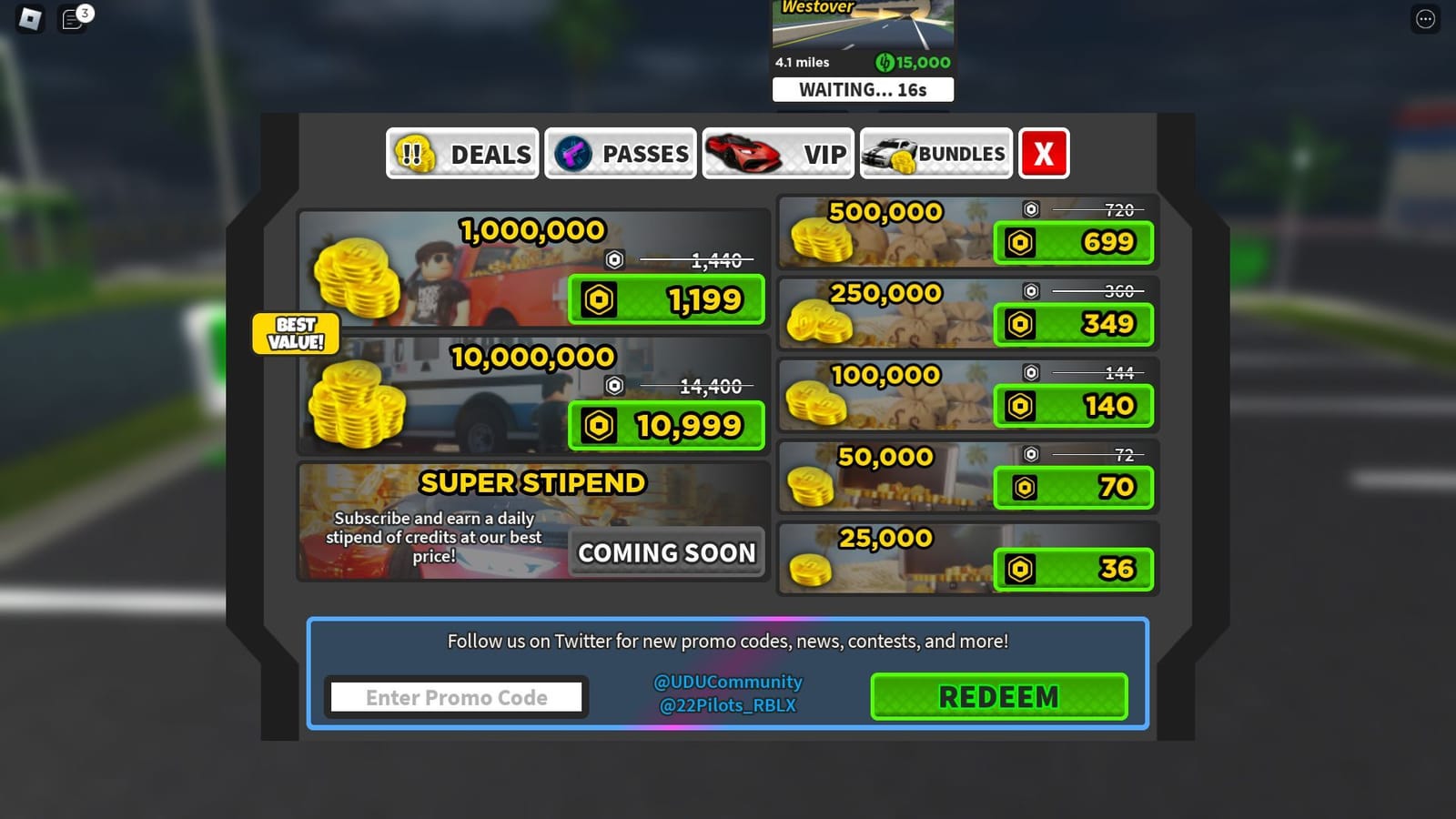
Task: Click the Roblox logo in top-left corner
Action: [x=27, y=20]
